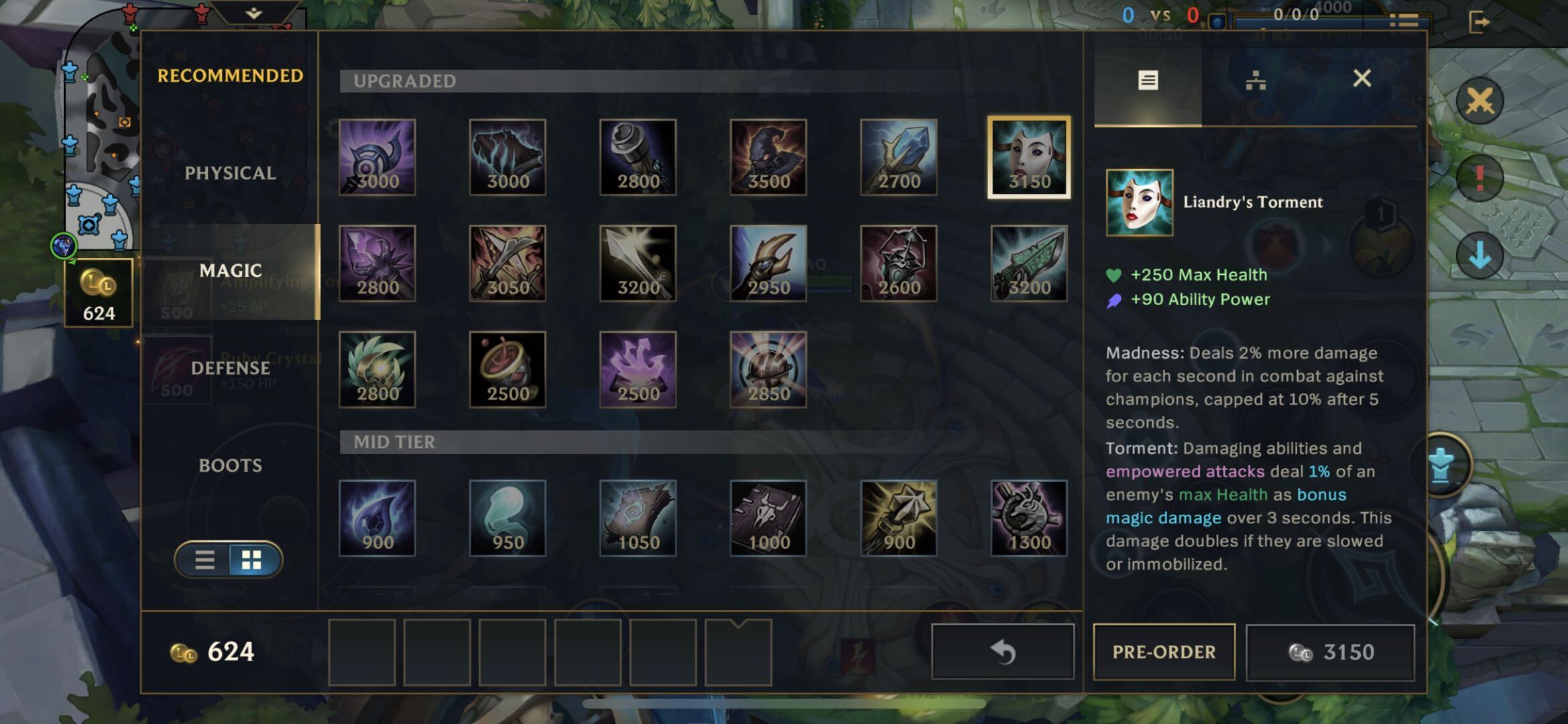Choose the 1000 gold skull book item

pyautogui.click(x=768, y=518)
